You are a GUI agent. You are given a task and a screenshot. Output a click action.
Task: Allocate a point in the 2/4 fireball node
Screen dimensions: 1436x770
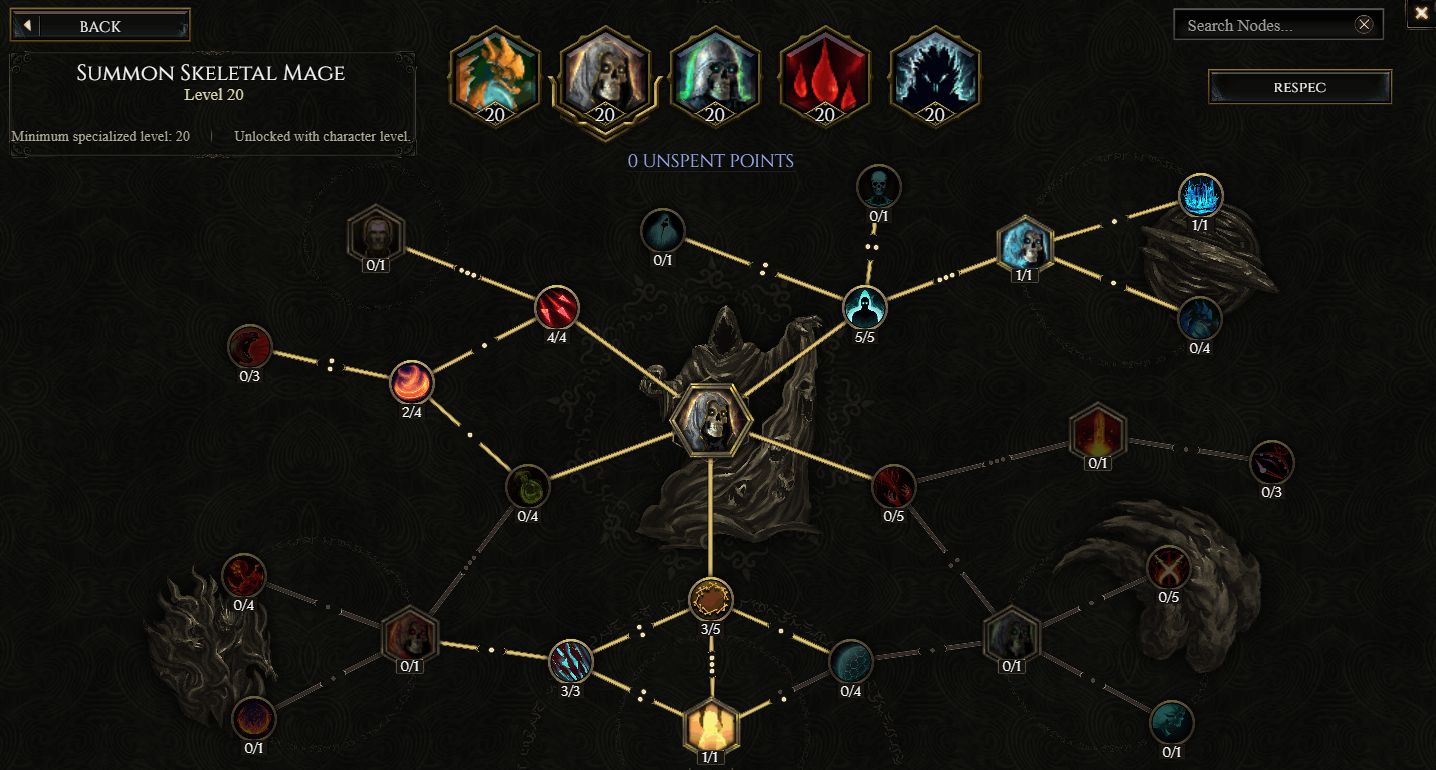pyautogui.click(x=413, y=381)
